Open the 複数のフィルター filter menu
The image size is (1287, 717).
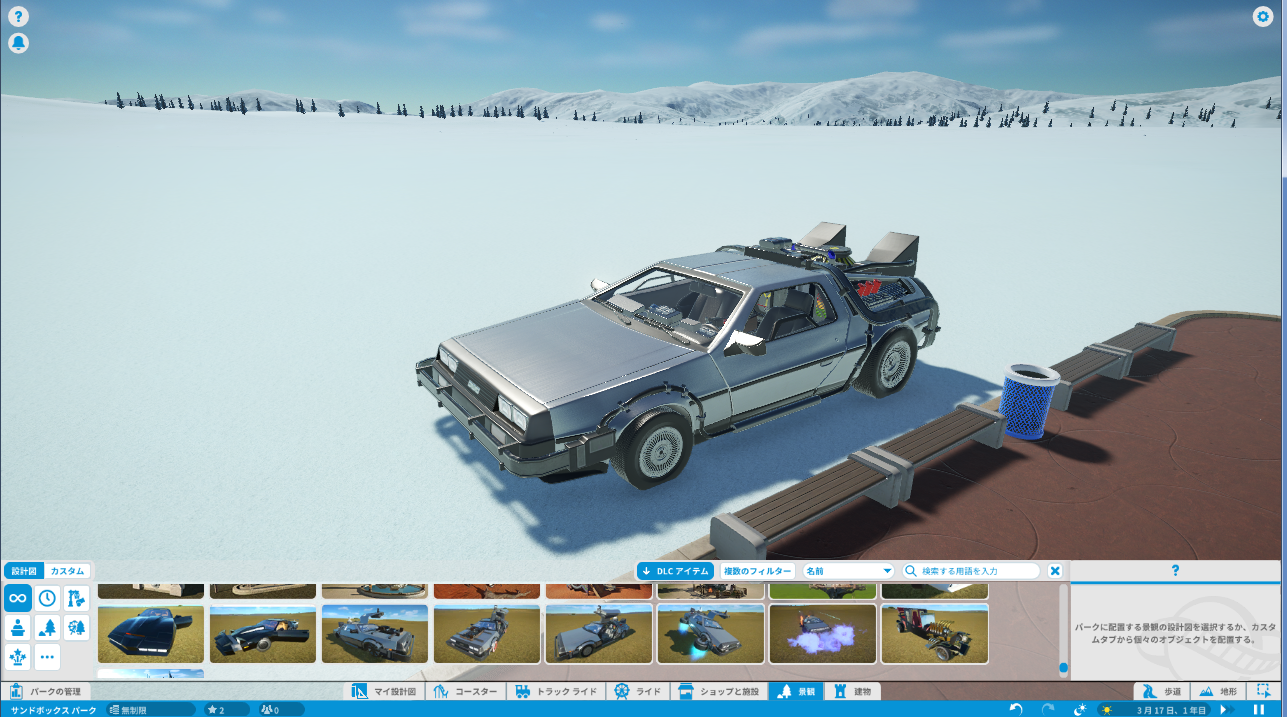pos(757,571)
